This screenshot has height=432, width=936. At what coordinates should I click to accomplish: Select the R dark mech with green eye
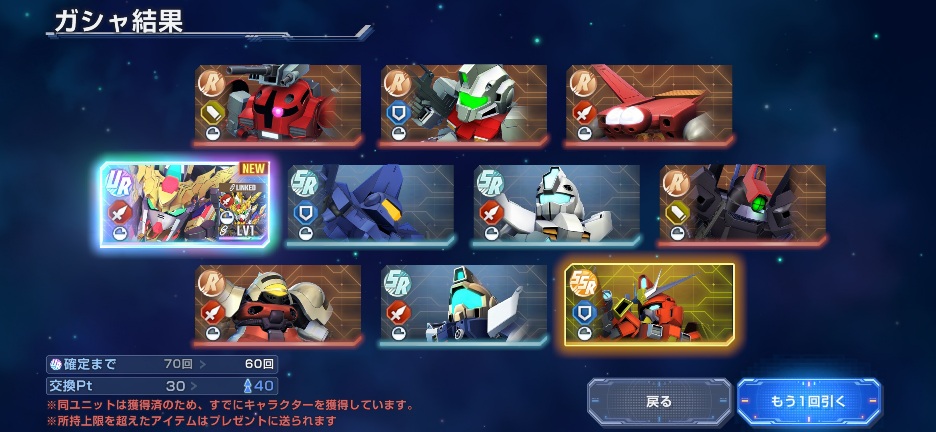click(x=743, y=204)
